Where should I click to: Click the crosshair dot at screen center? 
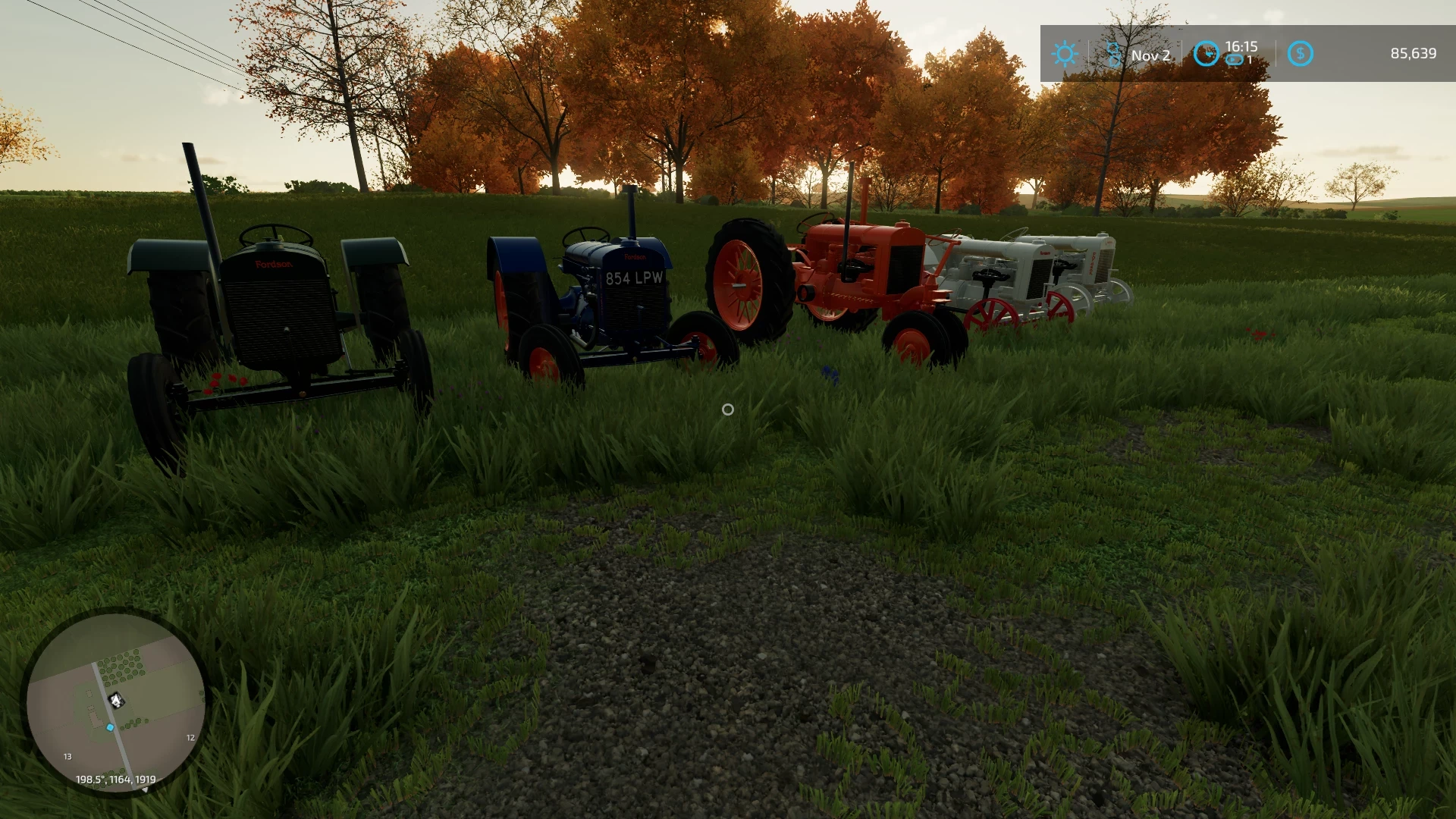coord(728,409)
